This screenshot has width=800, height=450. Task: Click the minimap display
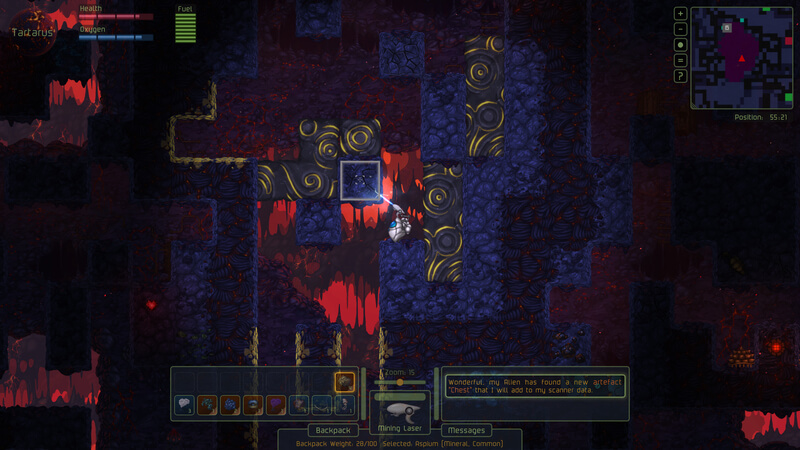(x=741, y=57)
